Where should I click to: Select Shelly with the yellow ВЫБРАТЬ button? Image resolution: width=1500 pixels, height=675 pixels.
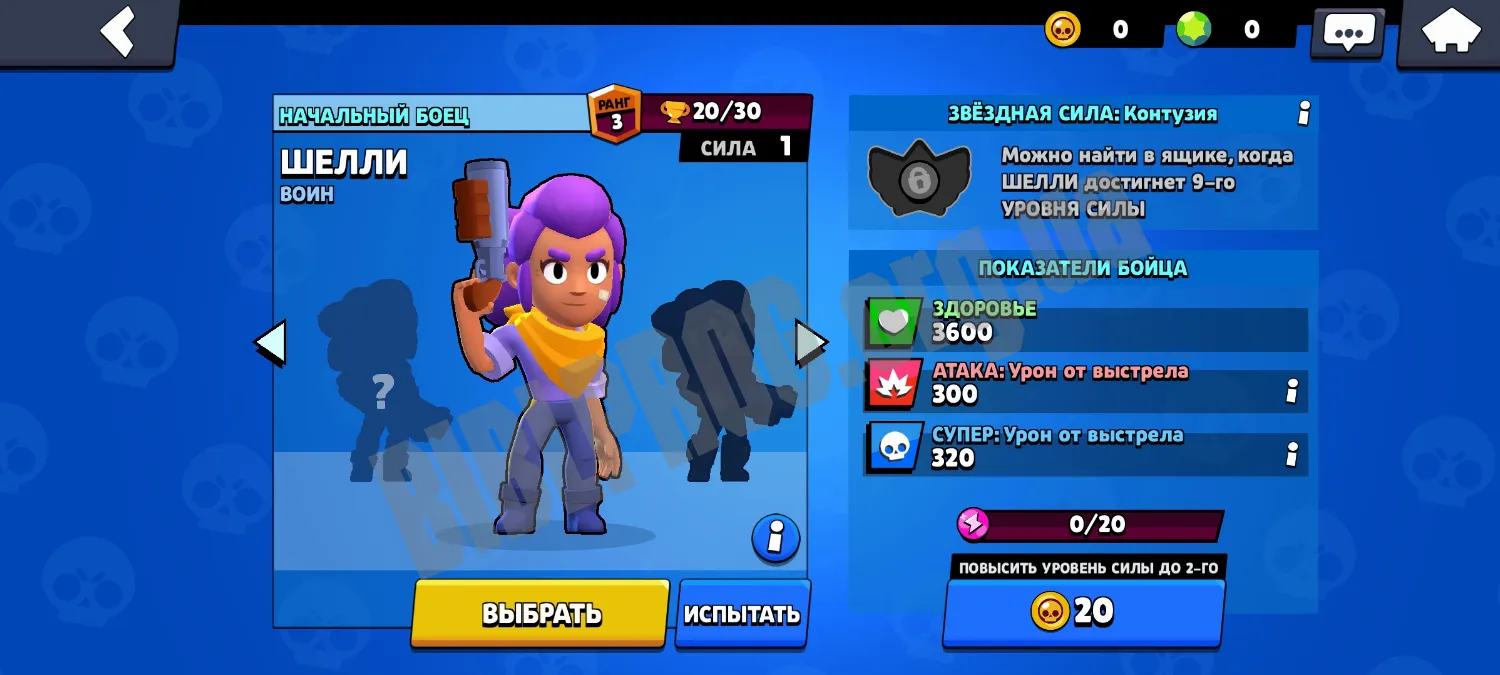pyautogui.click(x=541, y=613)
